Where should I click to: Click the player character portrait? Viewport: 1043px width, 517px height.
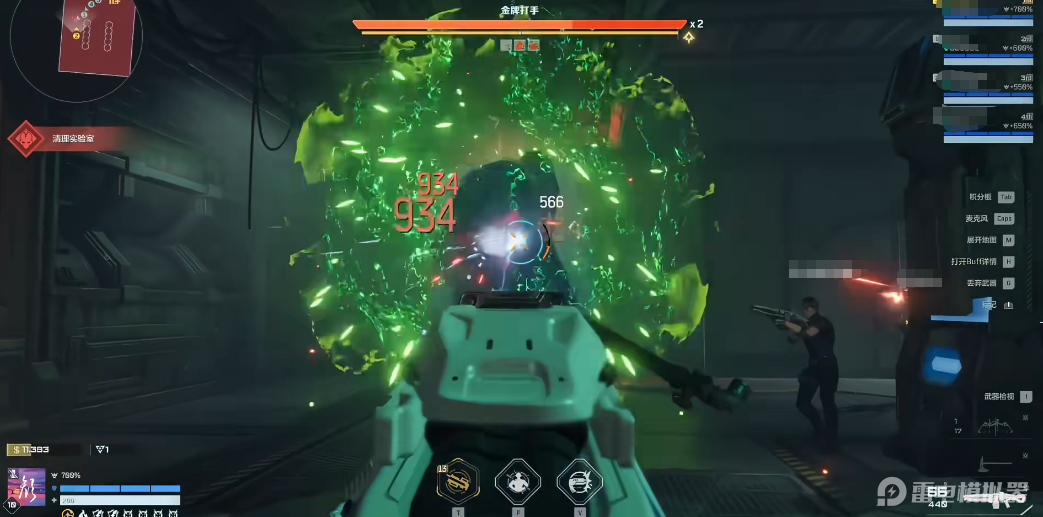coord(27,489)
